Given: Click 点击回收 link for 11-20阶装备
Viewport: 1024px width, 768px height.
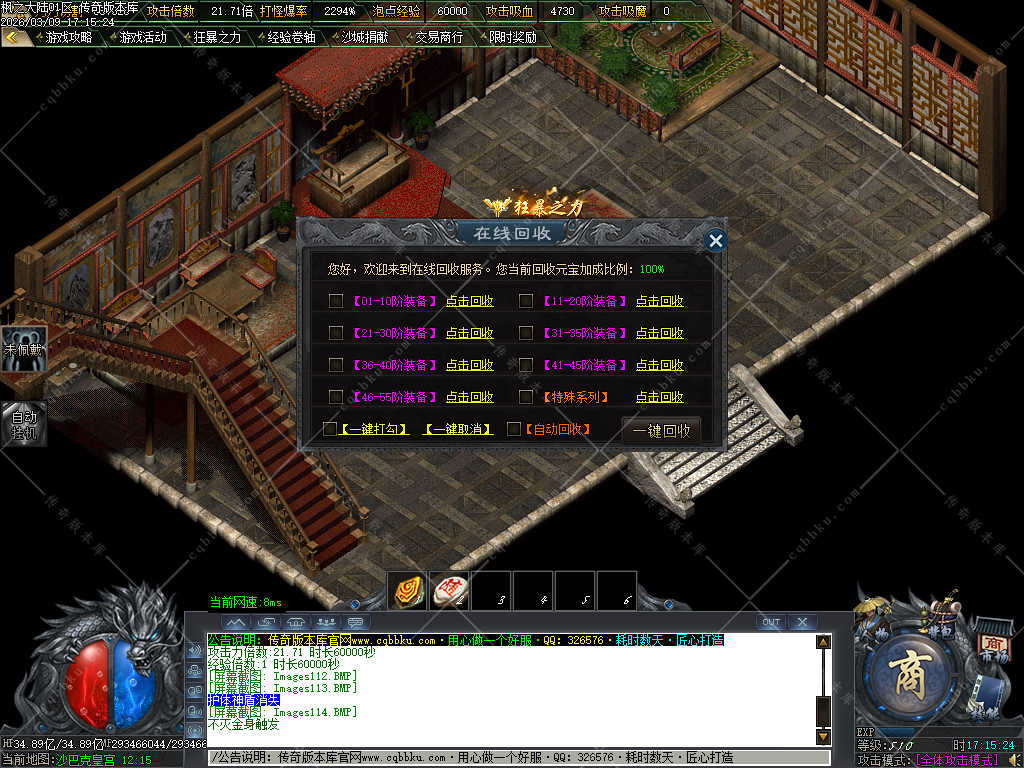Looking at the screenshot, I should [660, 301].
